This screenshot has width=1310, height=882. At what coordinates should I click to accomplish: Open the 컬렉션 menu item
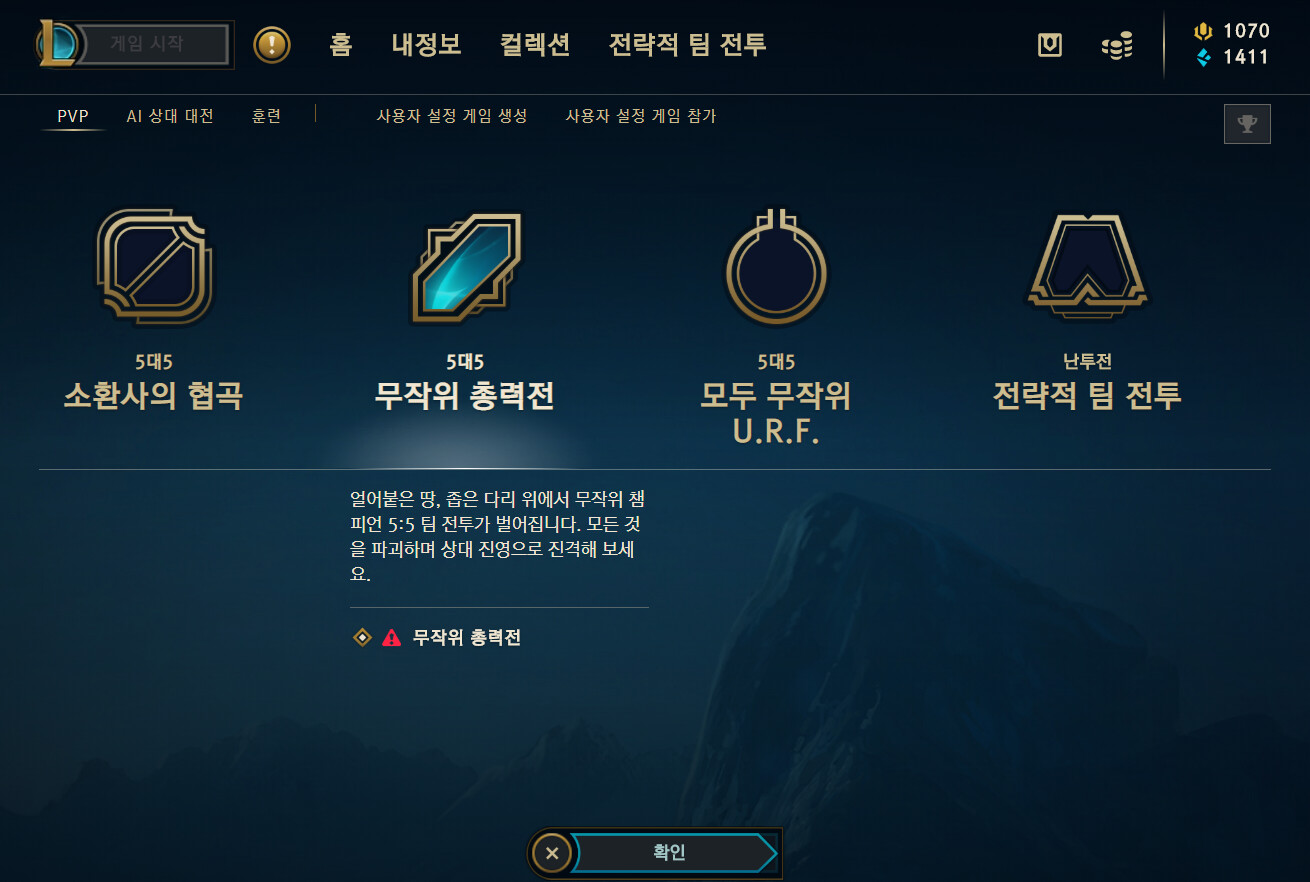pos(534,44)
